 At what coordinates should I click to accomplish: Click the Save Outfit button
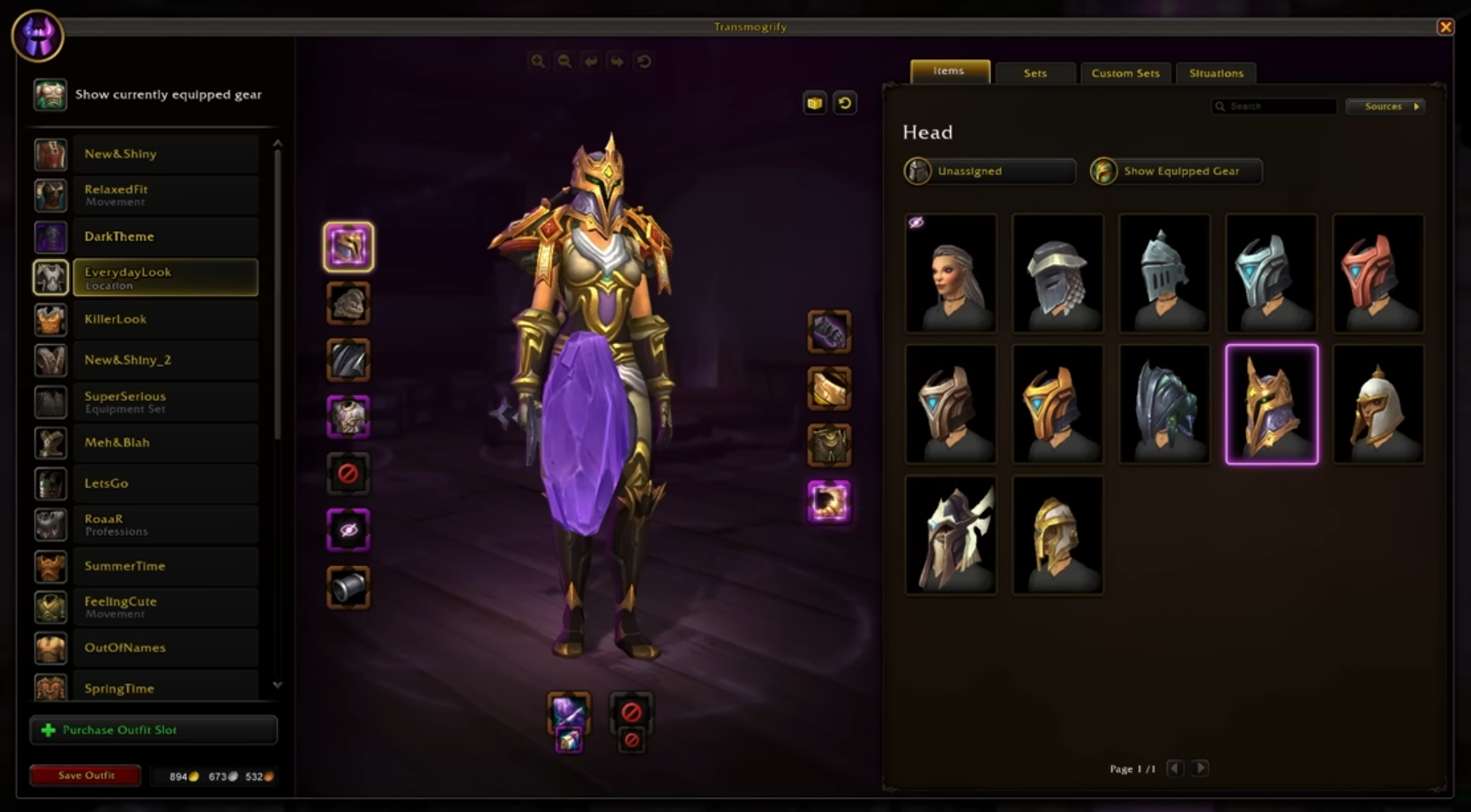click(85, 775)
